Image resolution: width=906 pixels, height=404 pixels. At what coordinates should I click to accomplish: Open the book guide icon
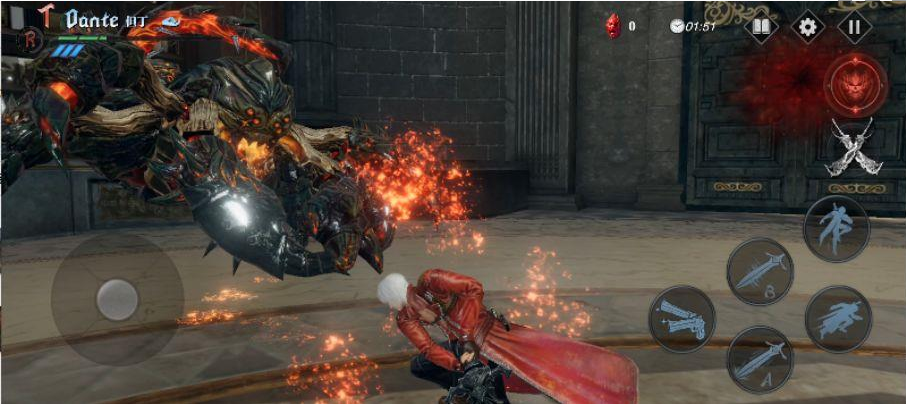[x=762, y=27]
